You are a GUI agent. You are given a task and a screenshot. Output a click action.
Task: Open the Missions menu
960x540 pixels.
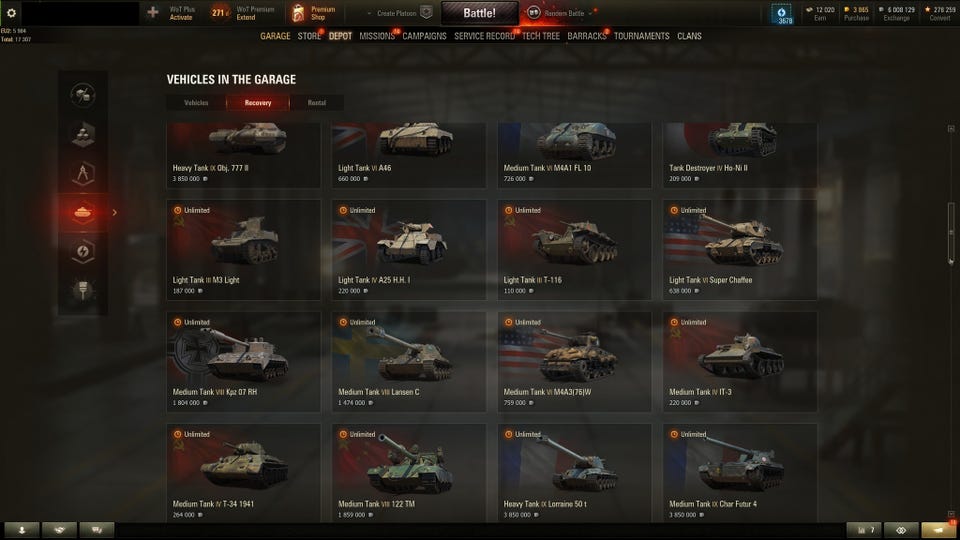pyautogui.click(x=377, y=36)
